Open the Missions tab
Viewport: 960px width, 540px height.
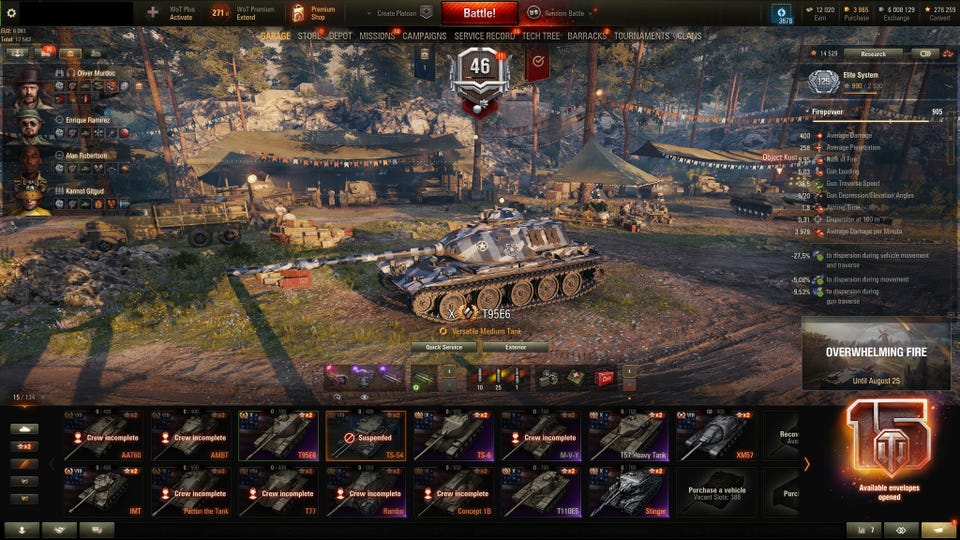pyautogui.click(x=377, y=36)
